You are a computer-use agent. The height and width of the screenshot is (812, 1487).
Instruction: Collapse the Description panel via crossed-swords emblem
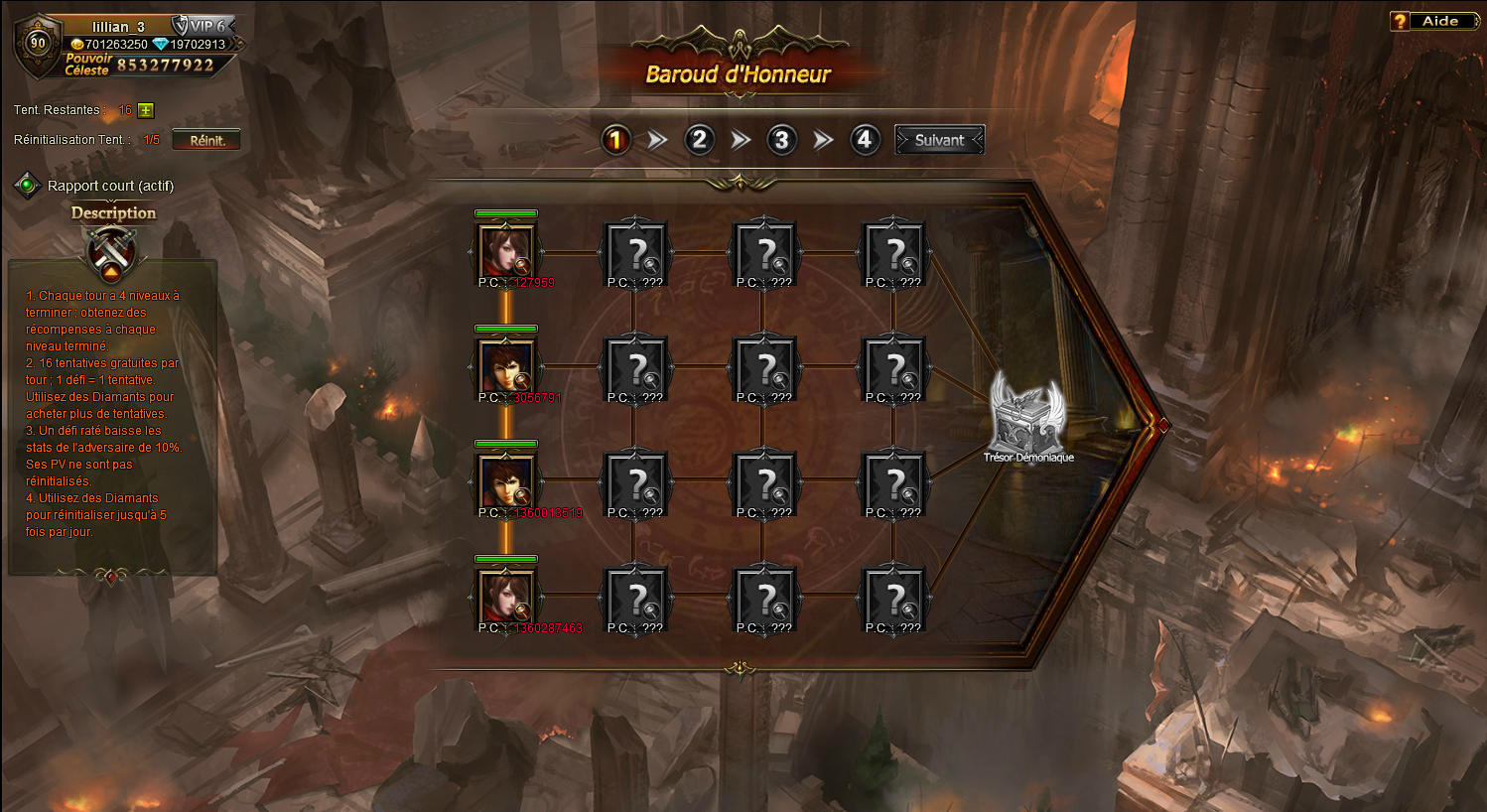(112, 252)
